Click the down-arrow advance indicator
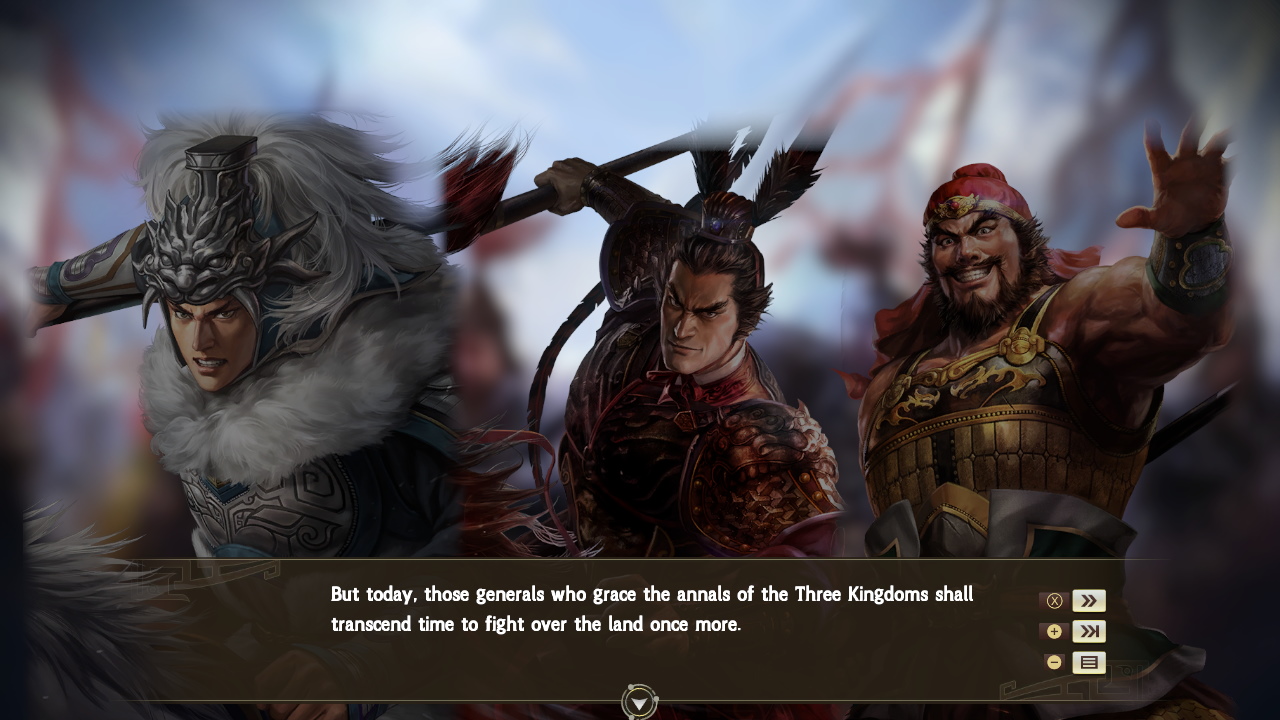1280x720 pixels. click(639, 700)
